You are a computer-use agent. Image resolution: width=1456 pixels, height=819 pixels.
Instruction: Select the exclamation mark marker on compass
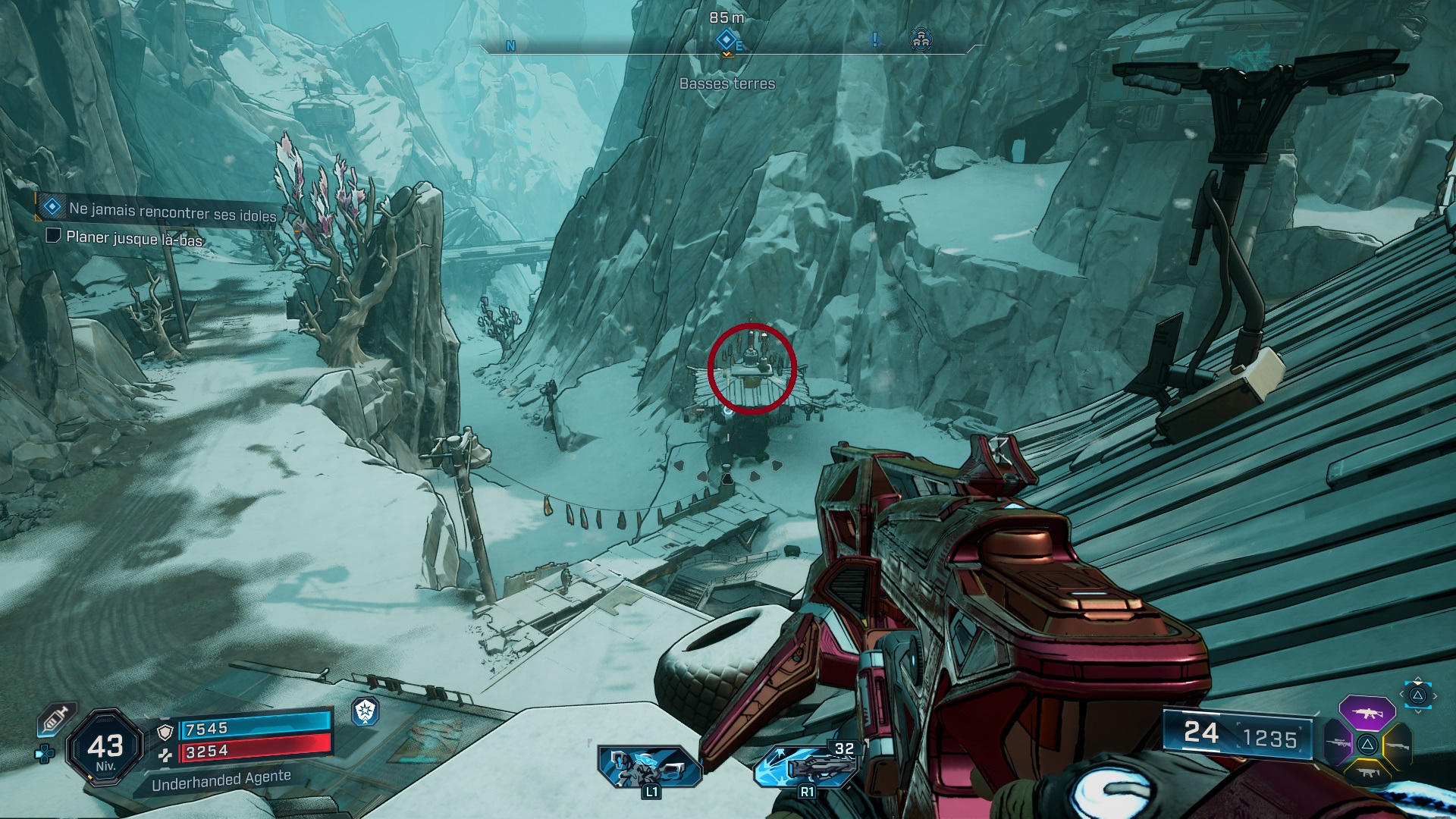875,39
